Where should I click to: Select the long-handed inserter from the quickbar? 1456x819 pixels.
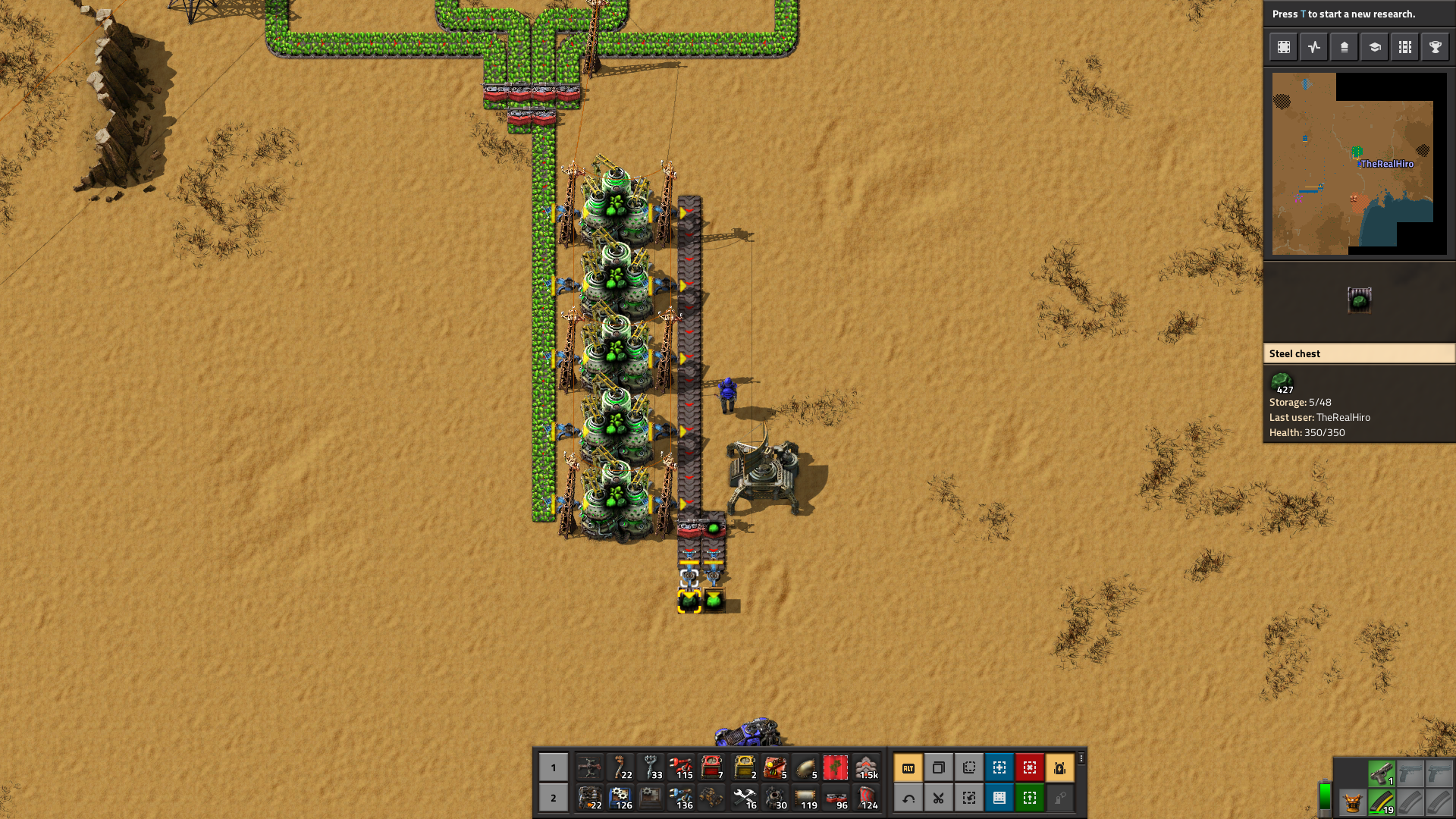click(682, 767)
